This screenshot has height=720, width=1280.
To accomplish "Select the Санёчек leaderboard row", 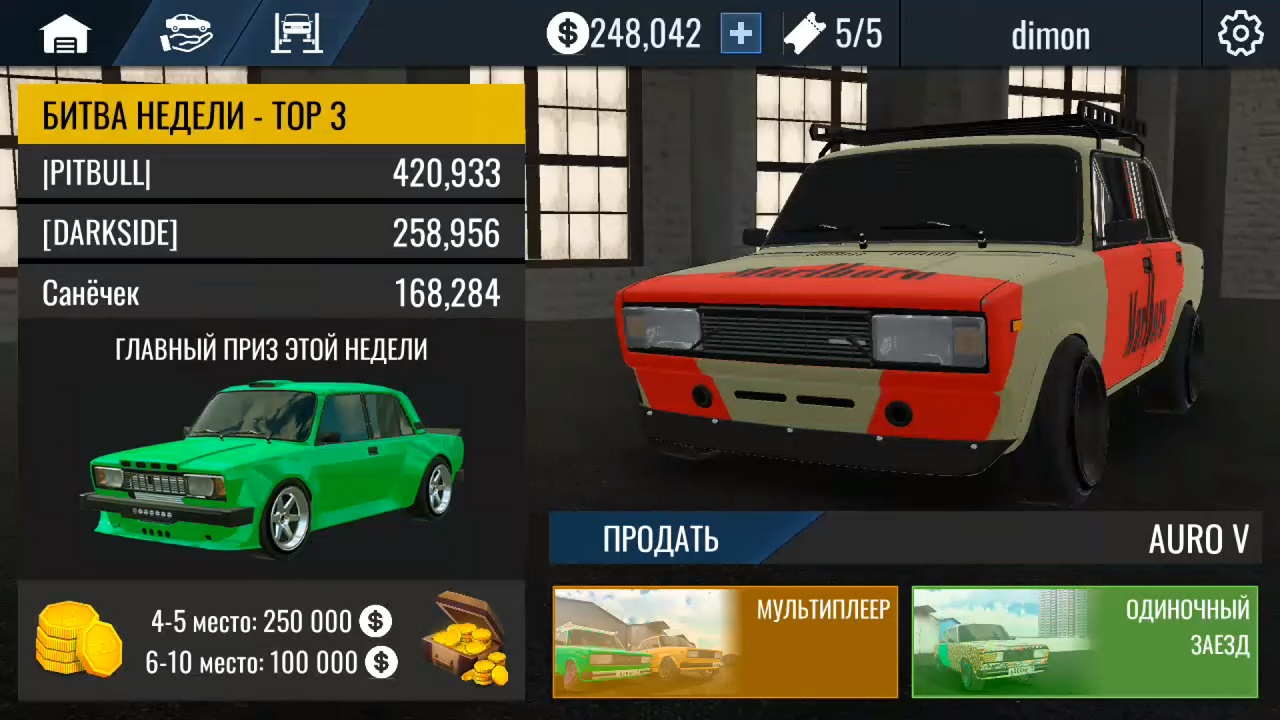I will (x=271, y=294).
